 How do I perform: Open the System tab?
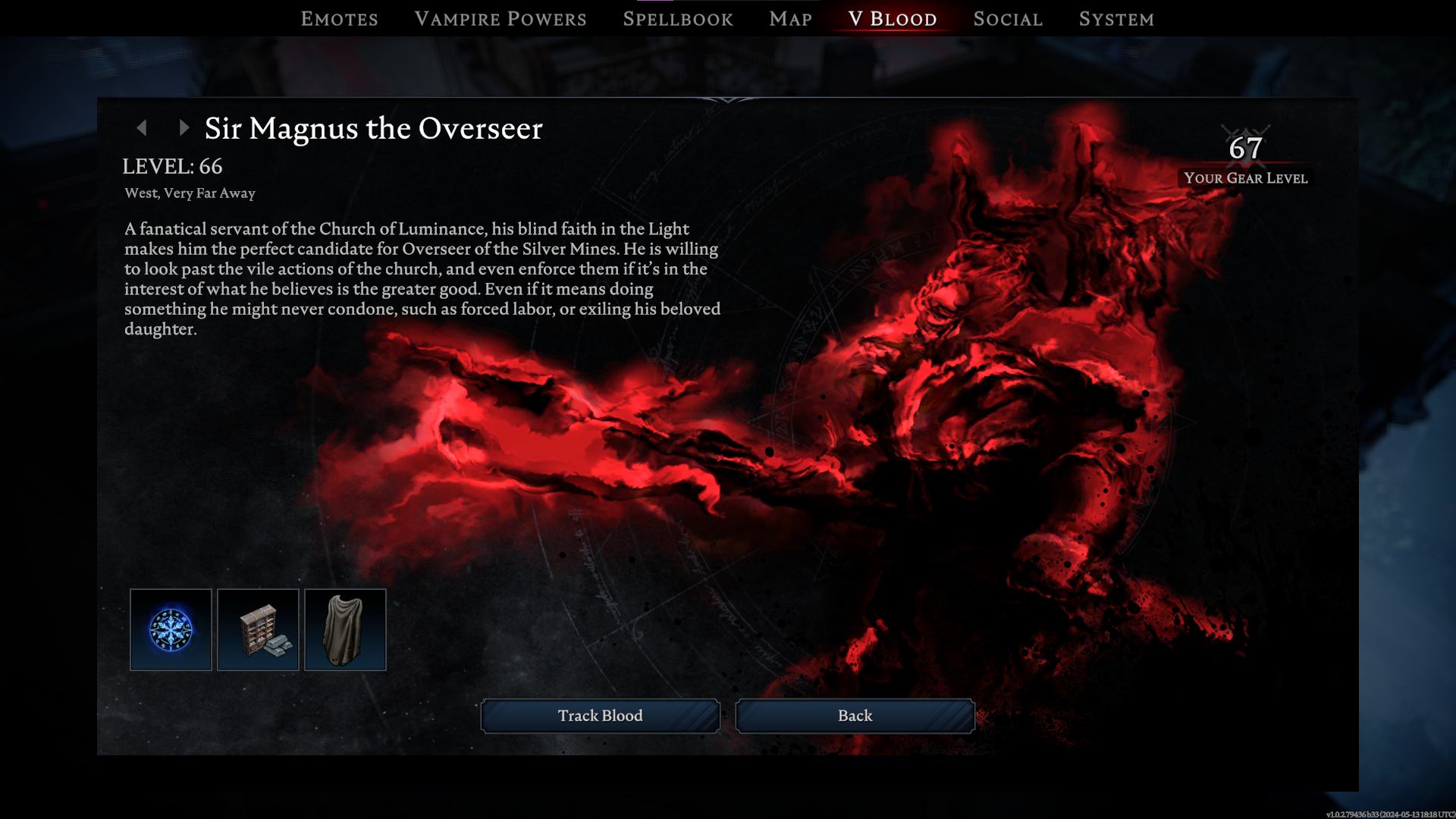tap(1116, 19)
